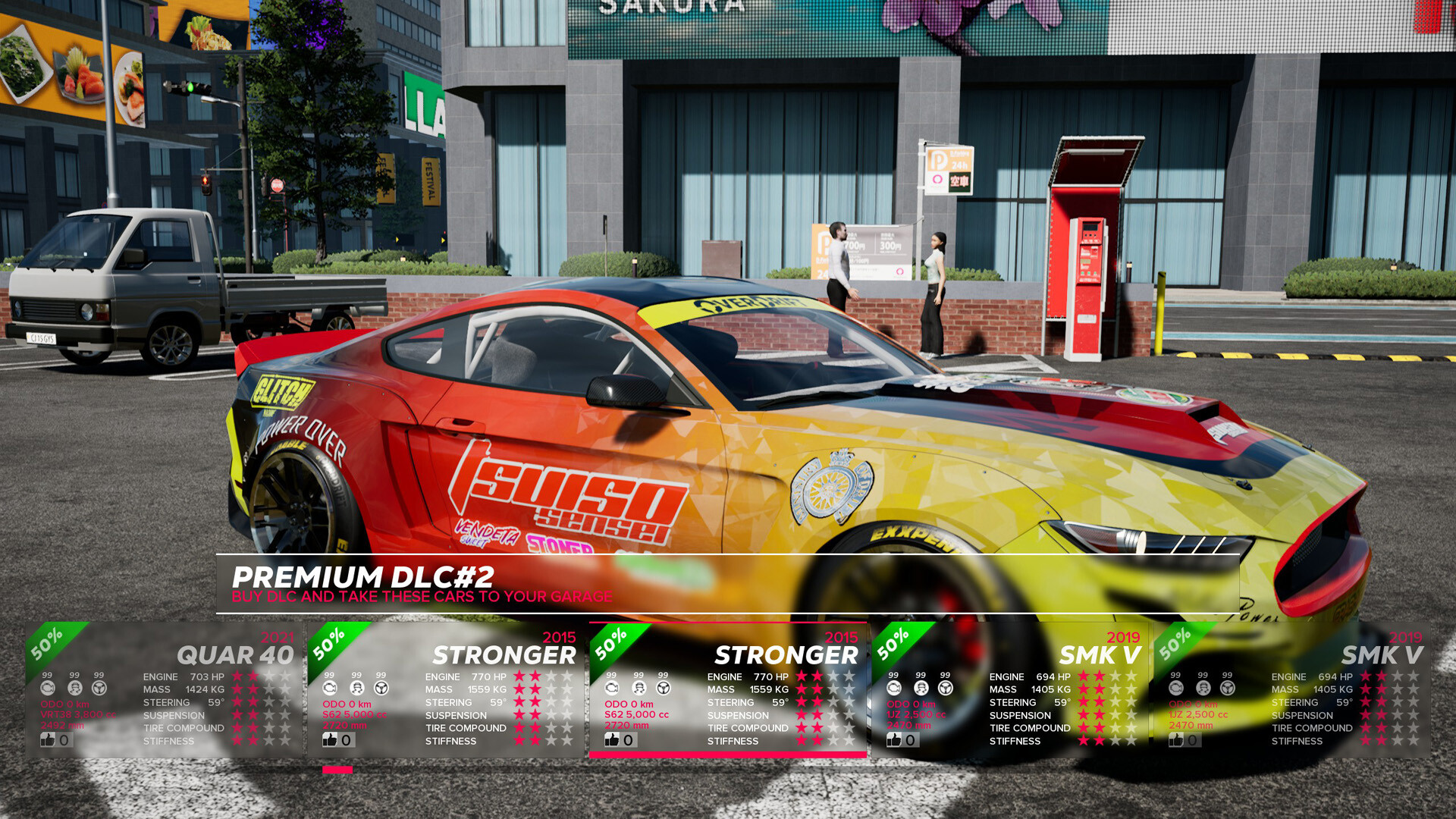Screen dimensions: 1456x819
Task: Choose the red-underlined STRONGER car card
Action: click(x=728, y=690)
